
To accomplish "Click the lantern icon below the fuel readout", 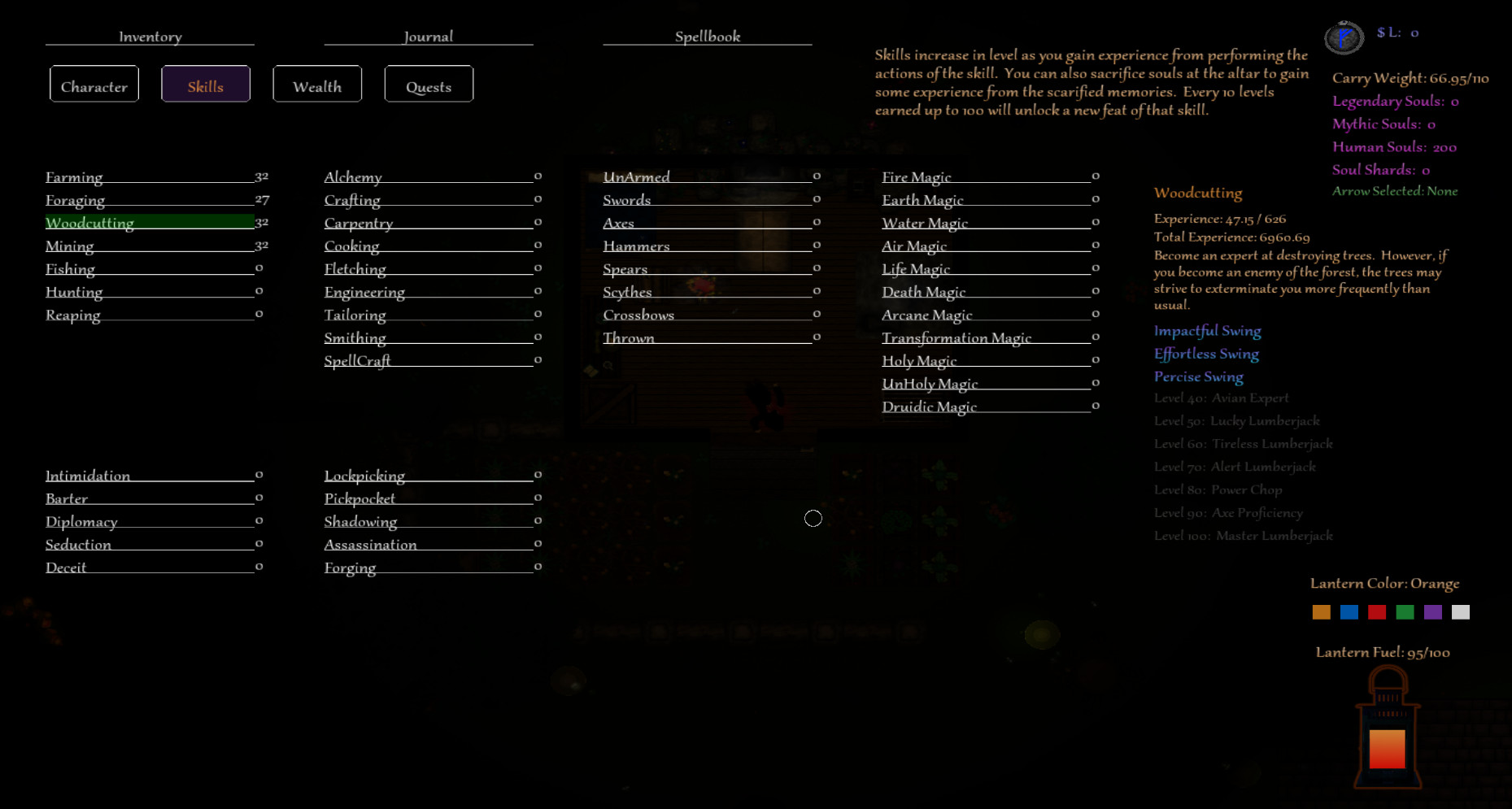I will point(1387,728).
